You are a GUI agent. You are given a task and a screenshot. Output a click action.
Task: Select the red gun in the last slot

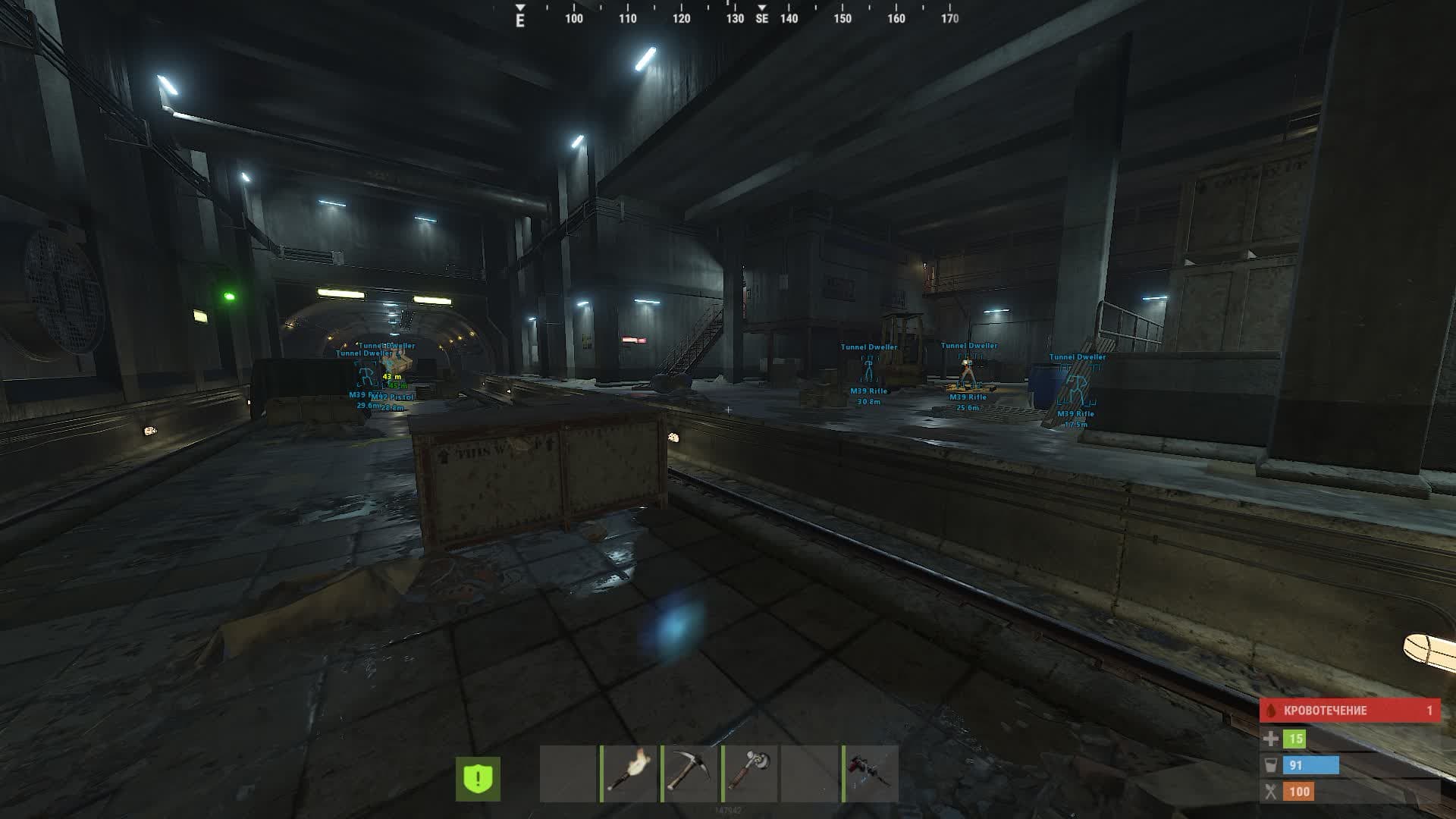pos(871,773)
